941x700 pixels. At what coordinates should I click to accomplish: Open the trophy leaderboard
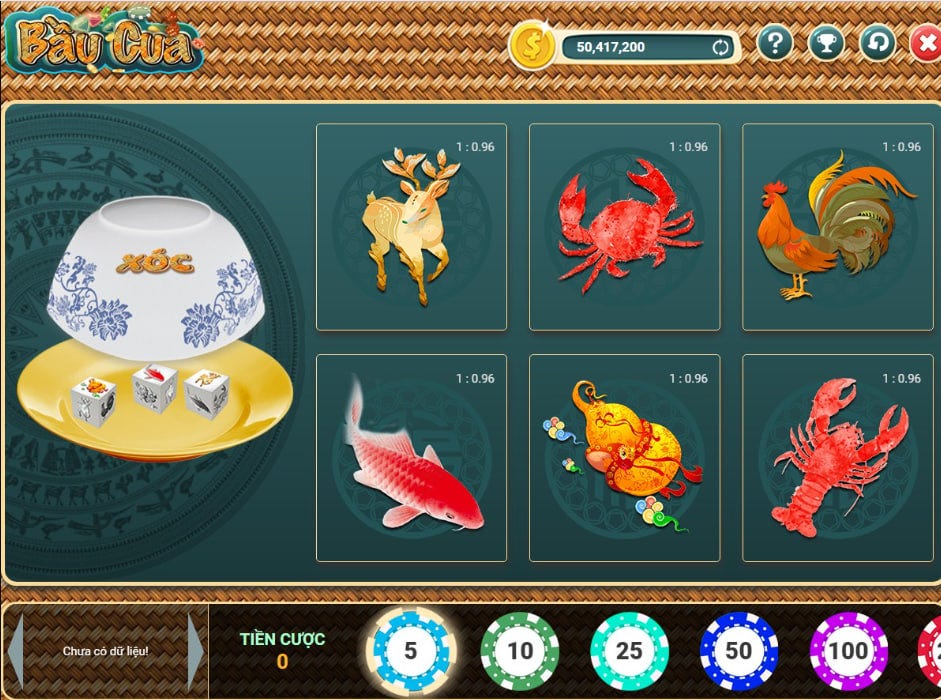(x=826, y=43)
